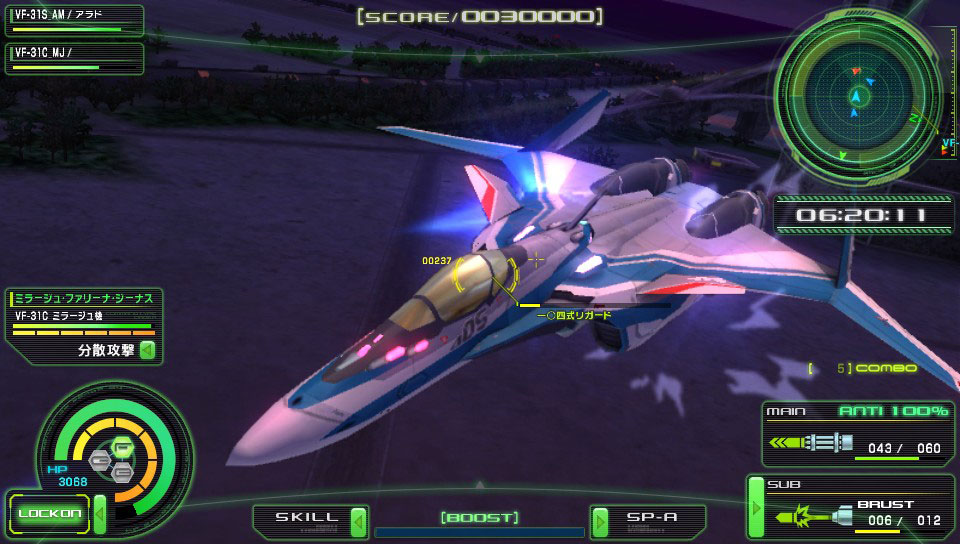The height and width of the screenshot is (544, 960).
Task: Activate the SKILL button
Action: tap(308, 519)
